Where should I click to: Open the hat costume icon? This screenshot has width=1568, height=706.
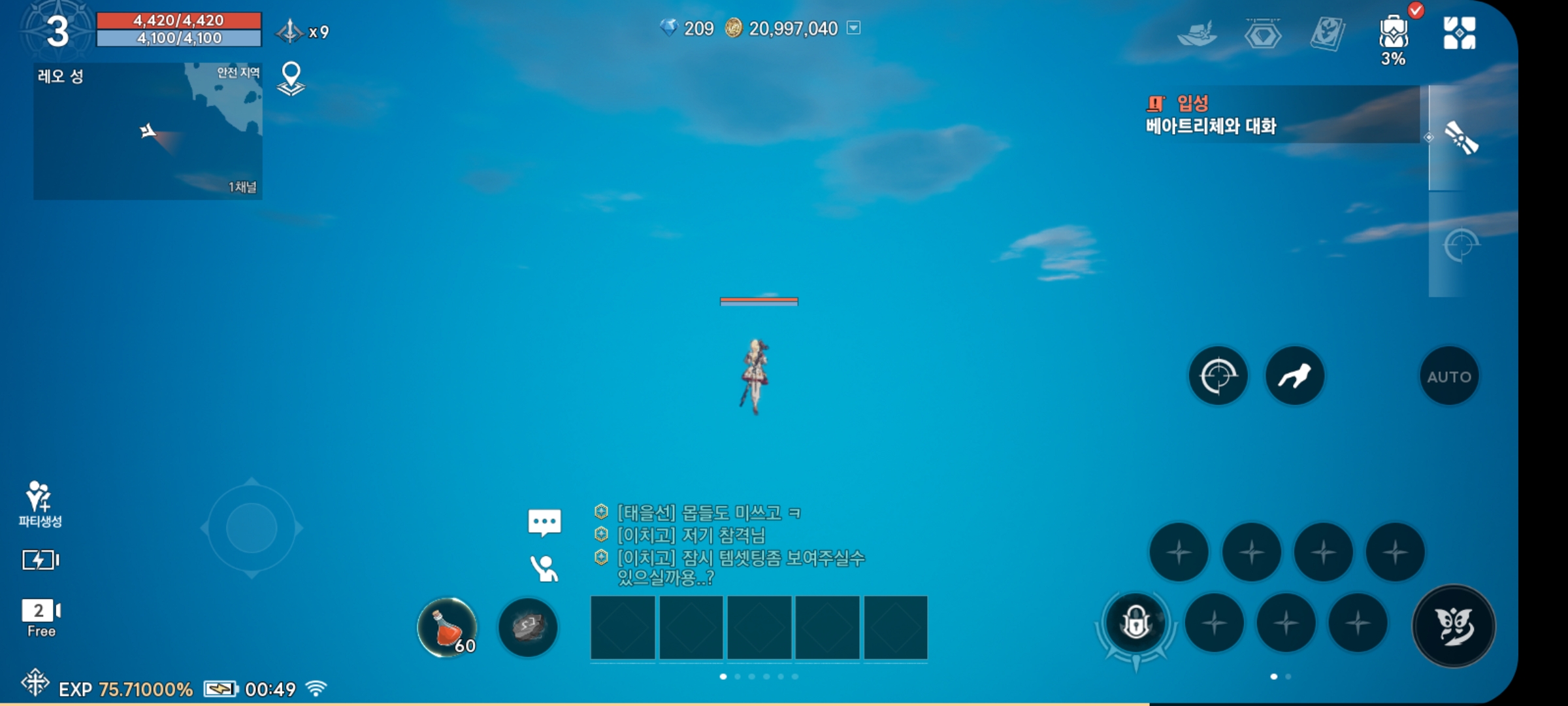[1197, 34]
